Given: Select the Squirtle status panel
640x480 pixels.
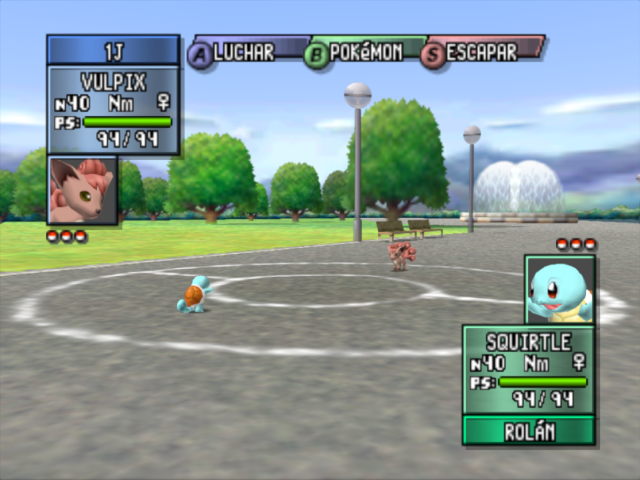Looking at the screenshot, I should (528, 369).
